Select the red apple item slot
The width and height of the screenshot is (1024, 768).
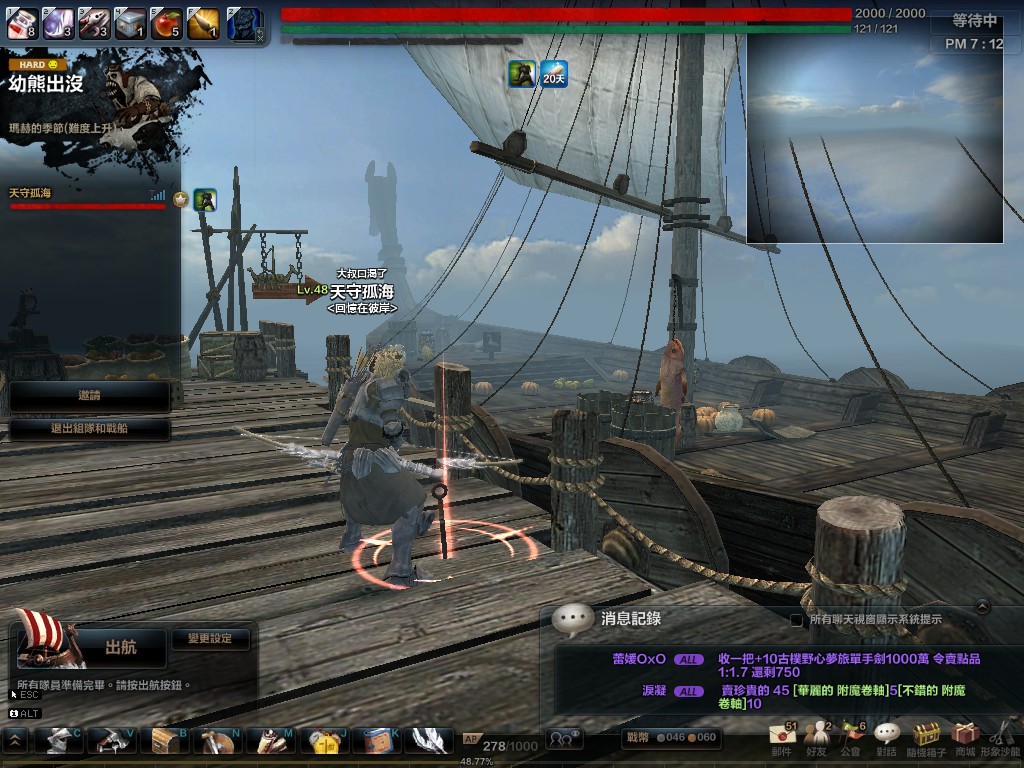click(x=165, y=23)
